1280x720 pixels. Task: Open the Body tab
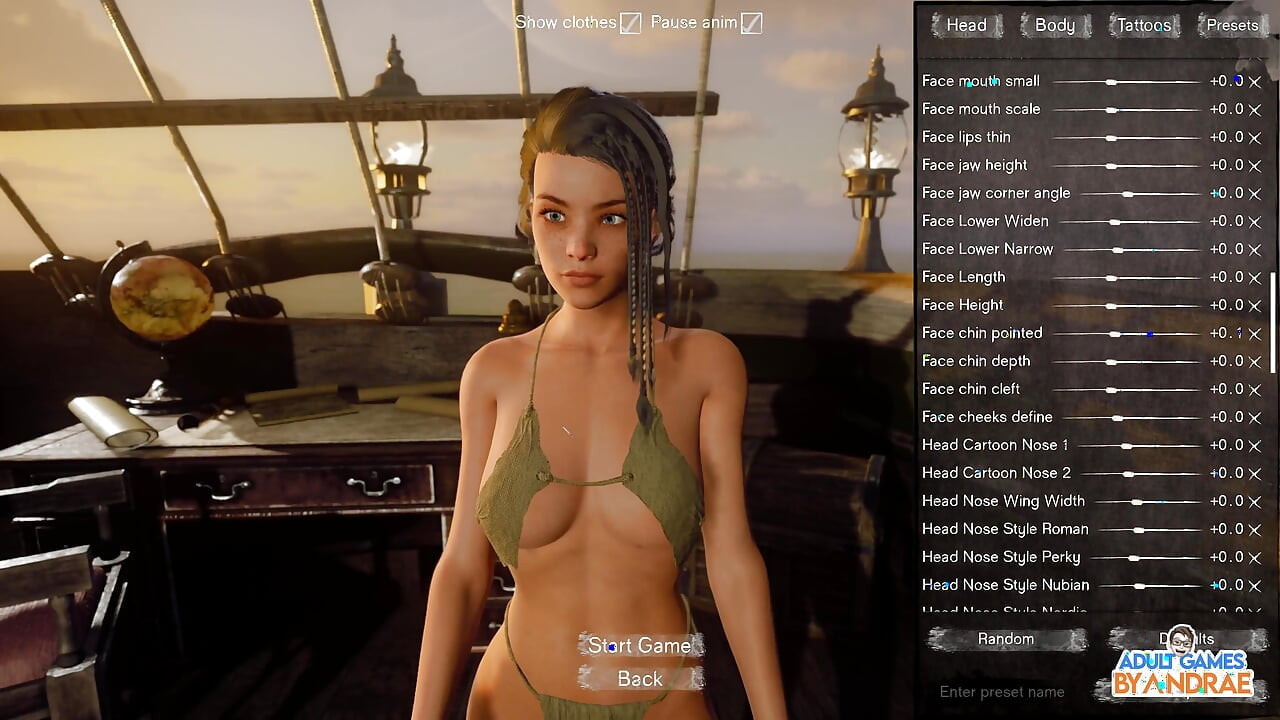pyautogui.click(x=1054, y=26)
